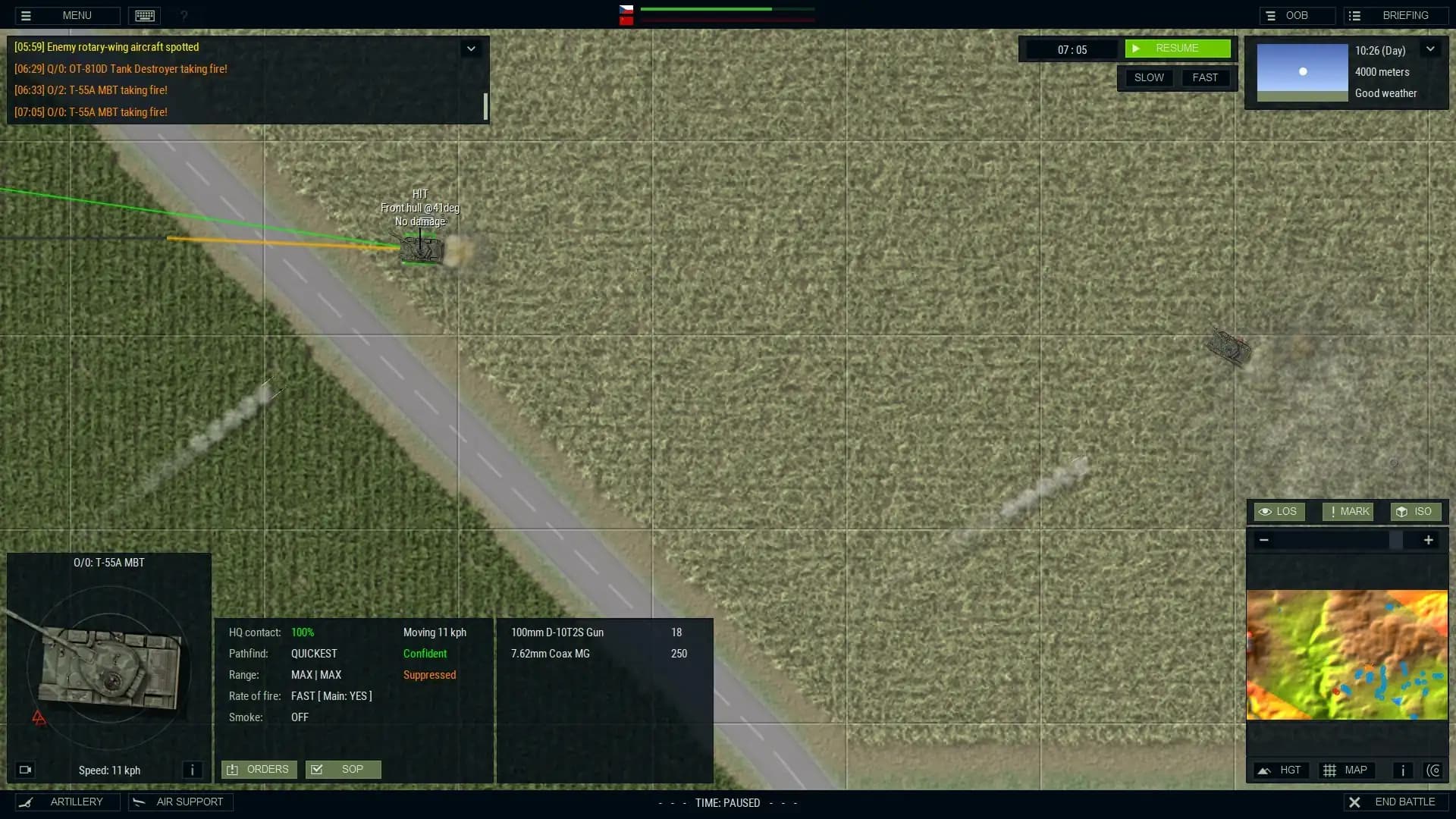Viewport: 1456px width, 819px height.
Task: Open camera view for the T-55A MBT
Action: (x=25, y=770)
